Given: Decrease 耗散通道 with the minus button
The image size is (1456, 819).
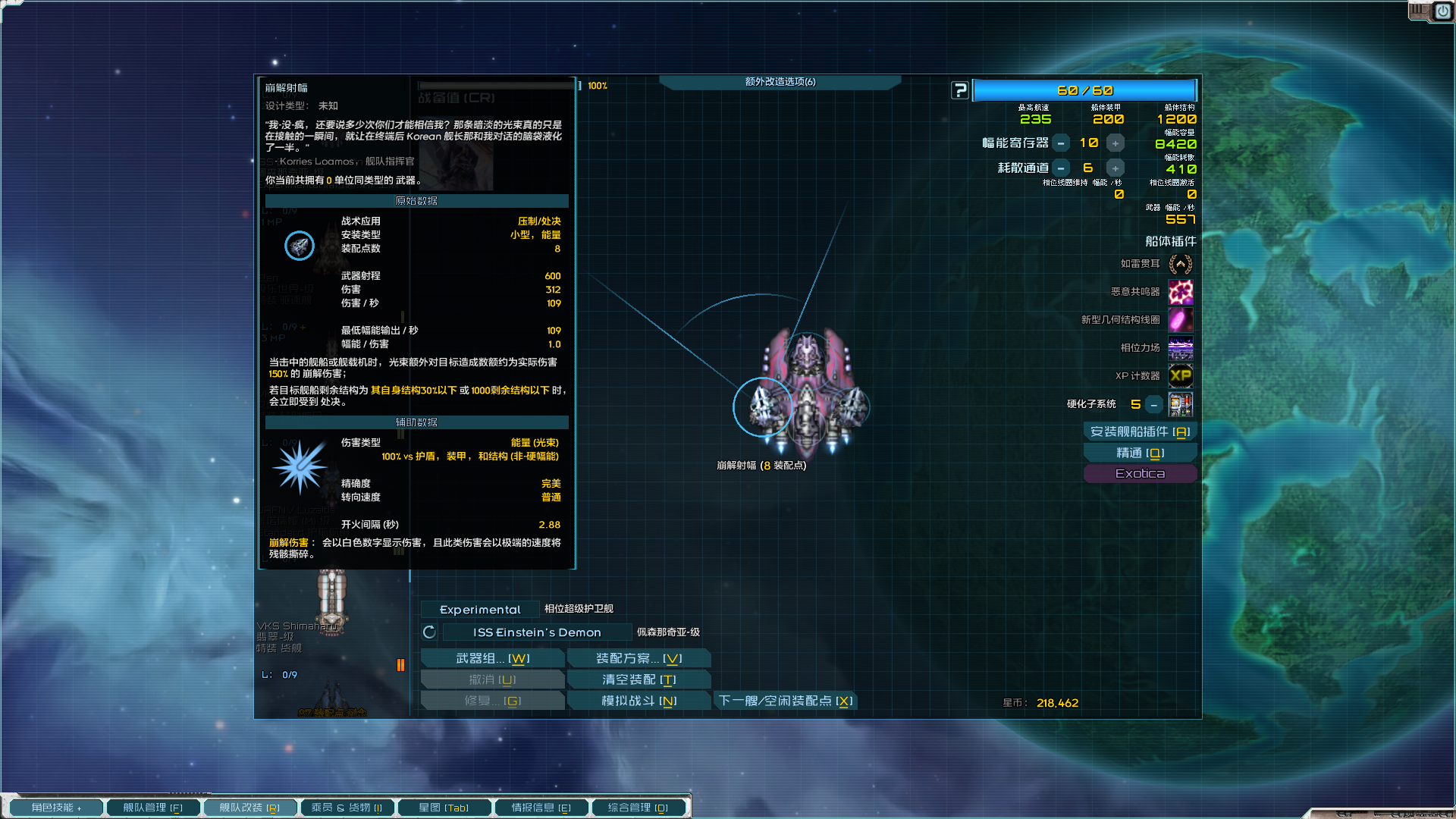Looking at the screenshot, I should 1060,168.
